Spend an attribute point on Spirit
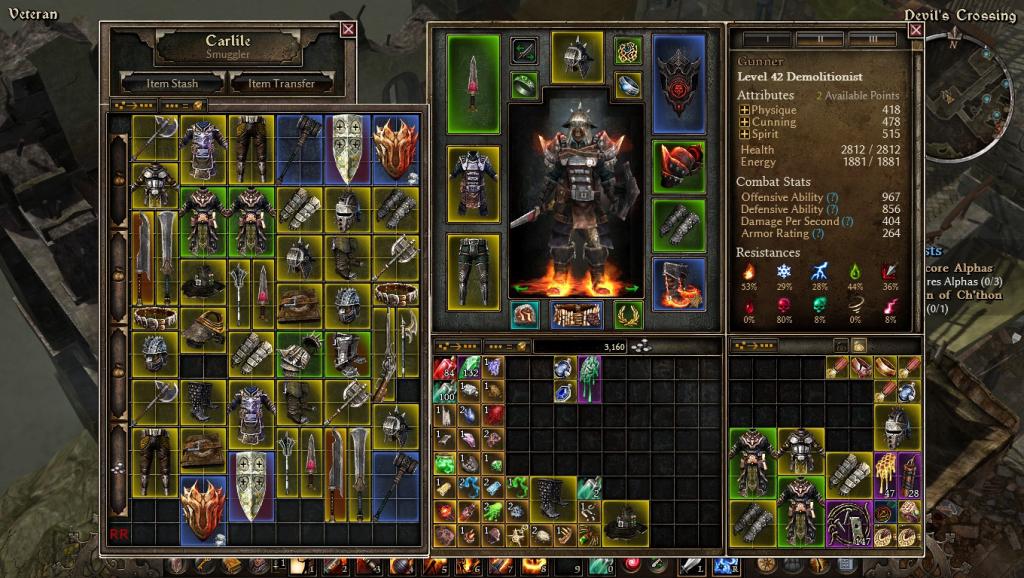1024x578 pixels. pyautogui.click(x=744, y=134)
